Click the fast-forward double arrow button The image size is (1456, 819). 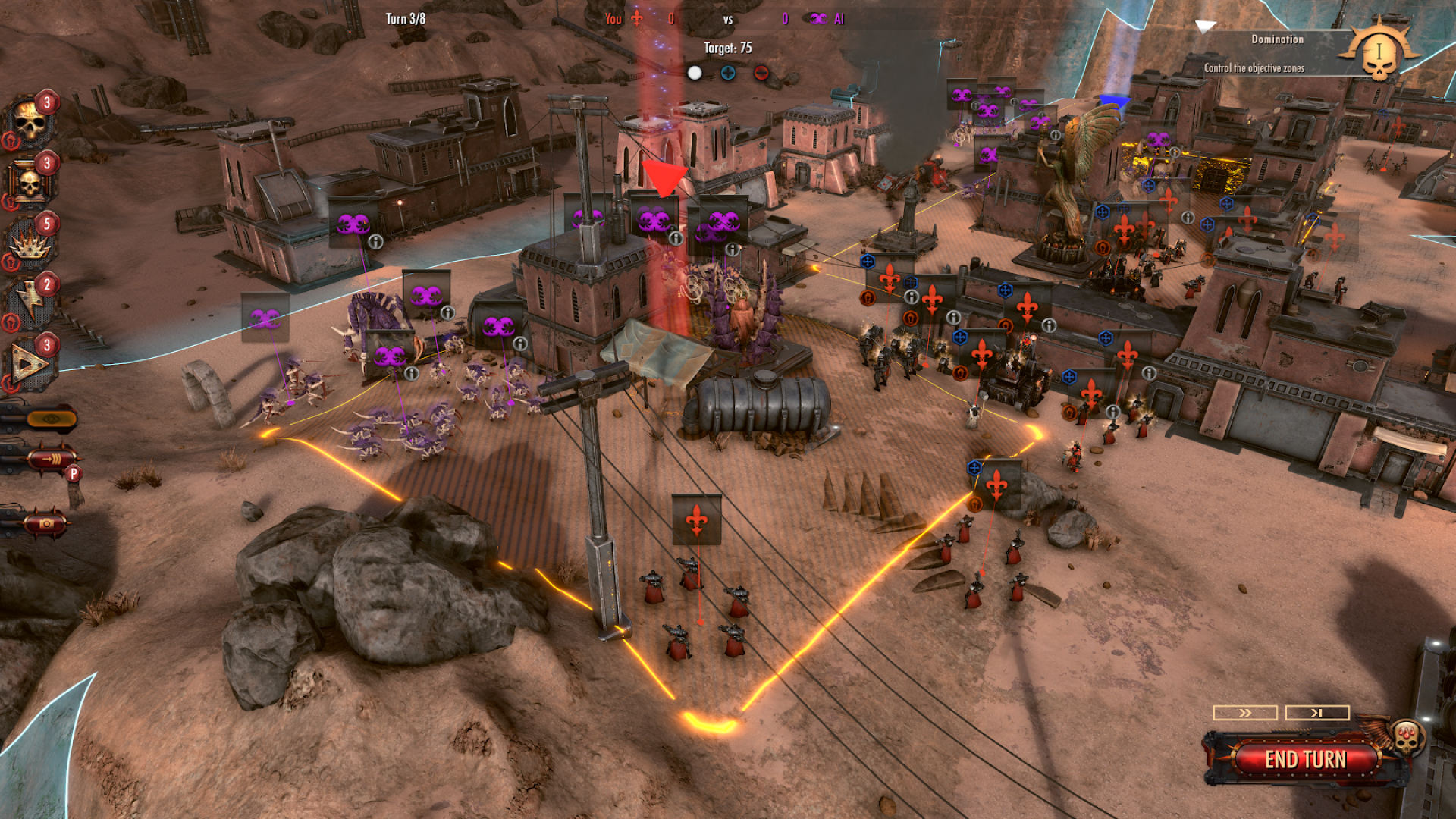click(1245, 713)
